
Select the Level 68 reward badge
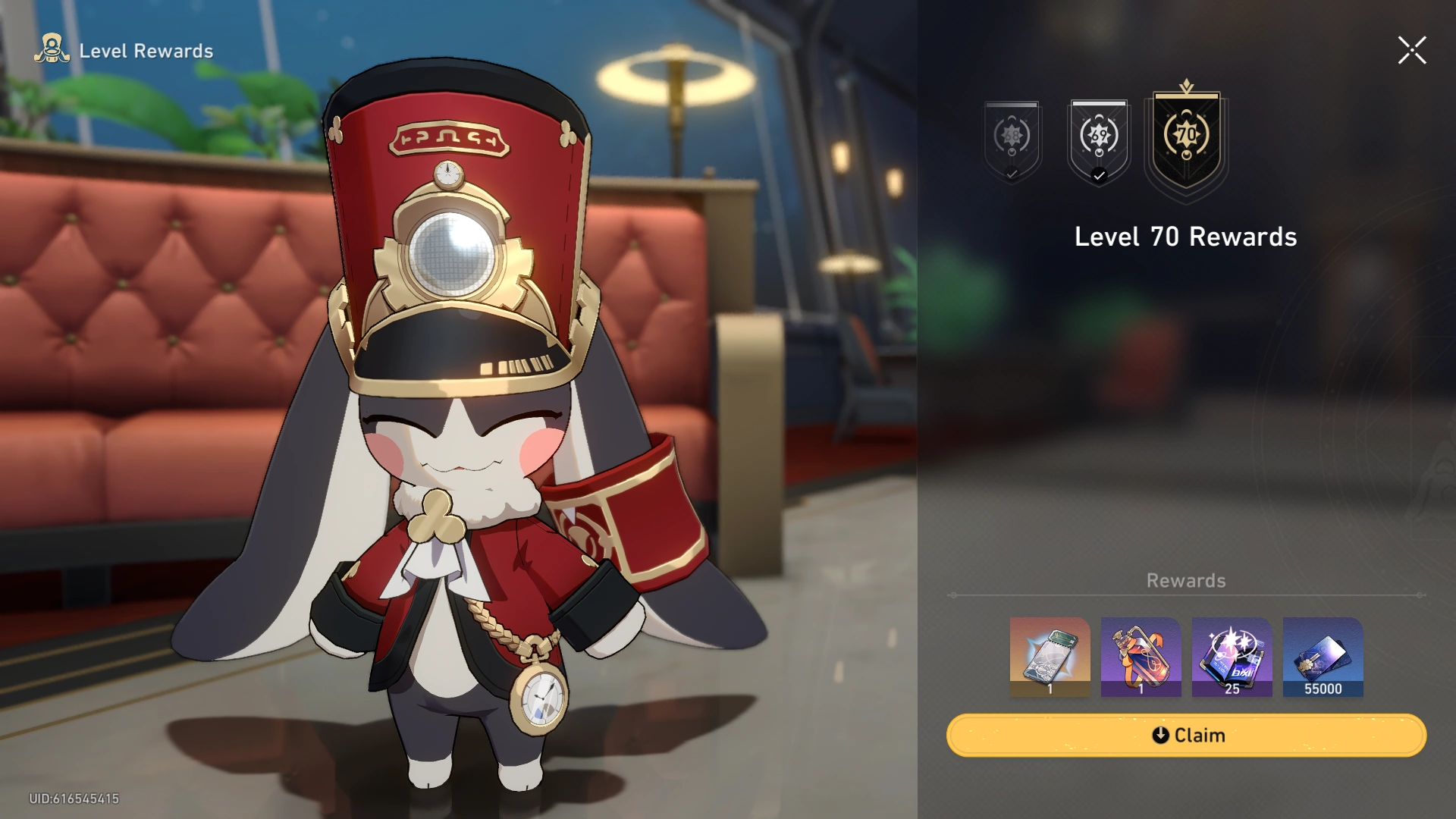click(x=1013, y=136)
